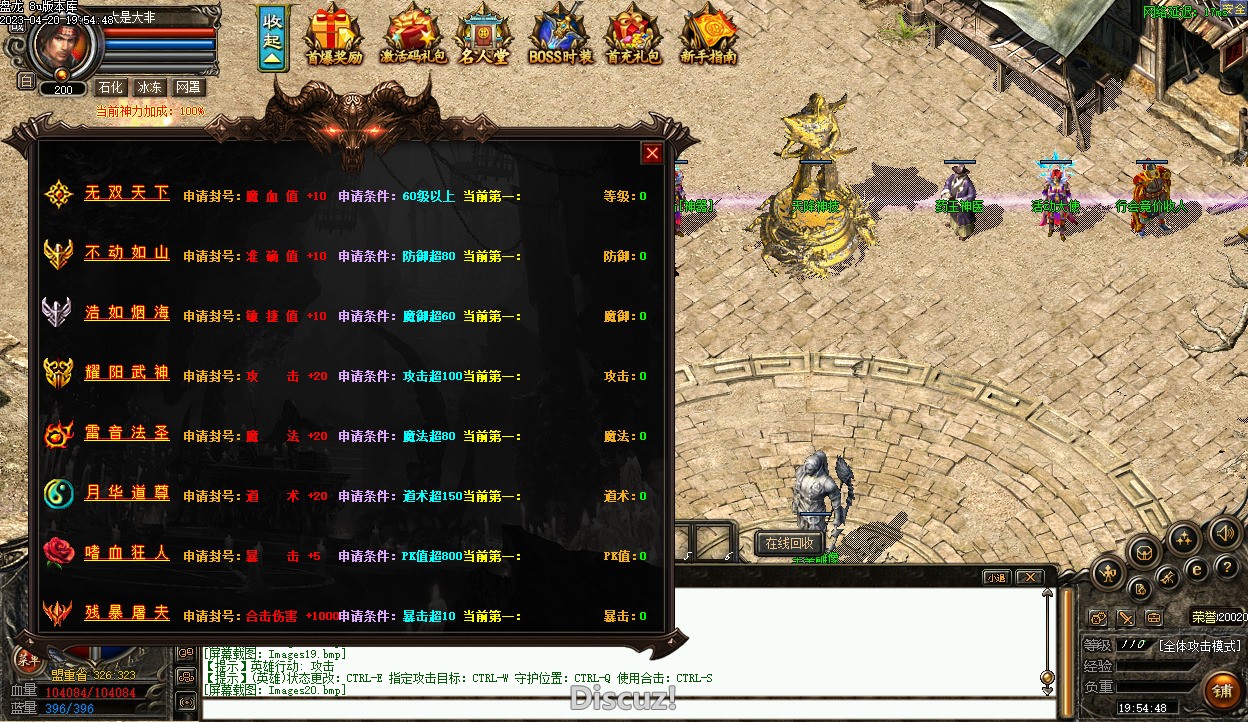Open the 首充礼包 first recharge pack
This screenshot has width=1248, height=722.
(x=634, y=35)
